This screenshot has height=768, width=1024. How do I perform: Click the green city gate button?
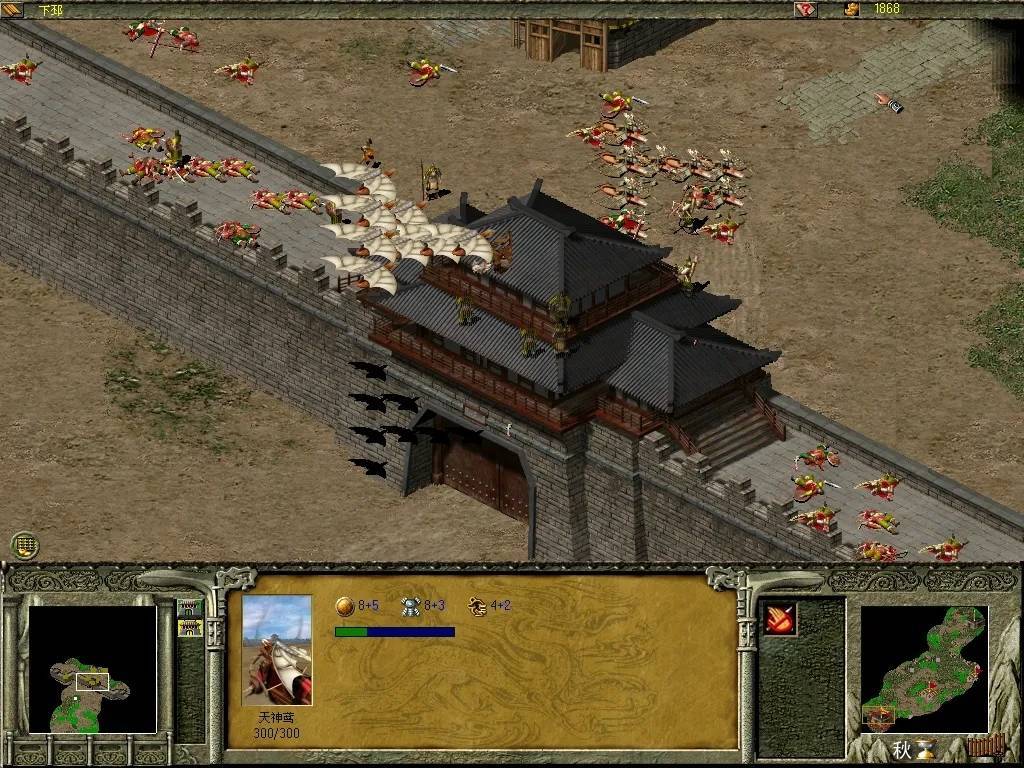[189, 607]
